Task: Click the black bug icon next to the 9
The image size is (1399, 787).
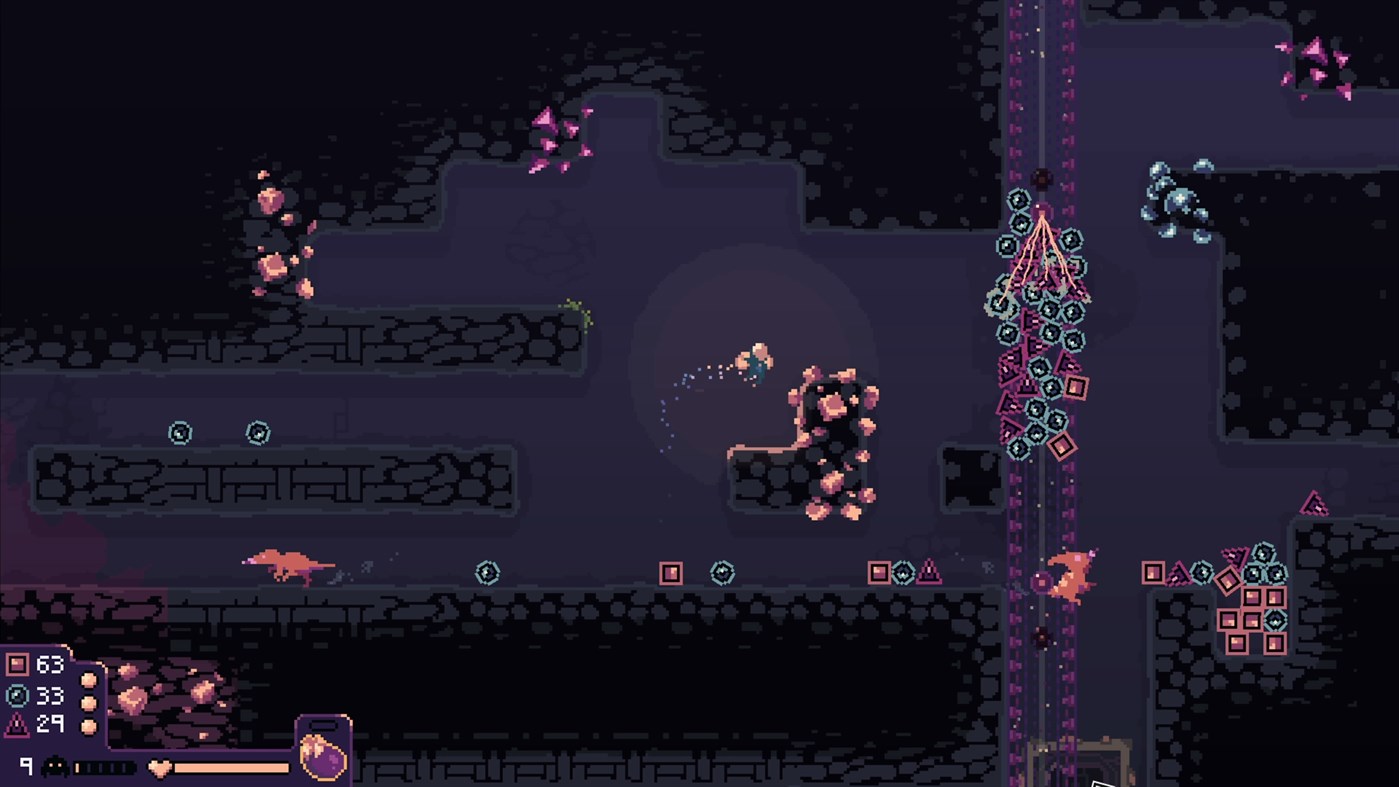Action: [54, 765]
